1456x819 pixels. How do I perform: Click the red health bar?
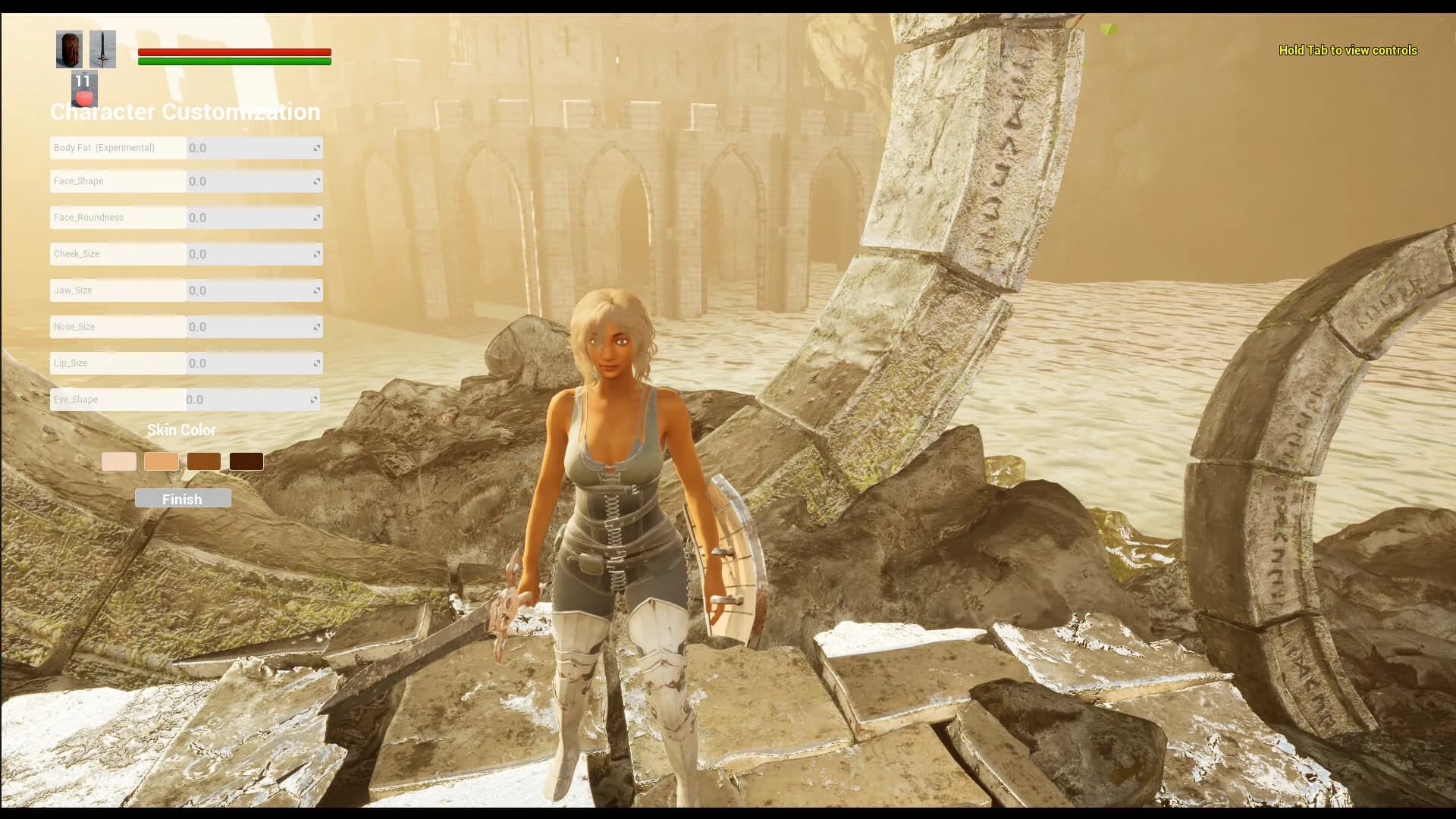[x=234, y=50]
